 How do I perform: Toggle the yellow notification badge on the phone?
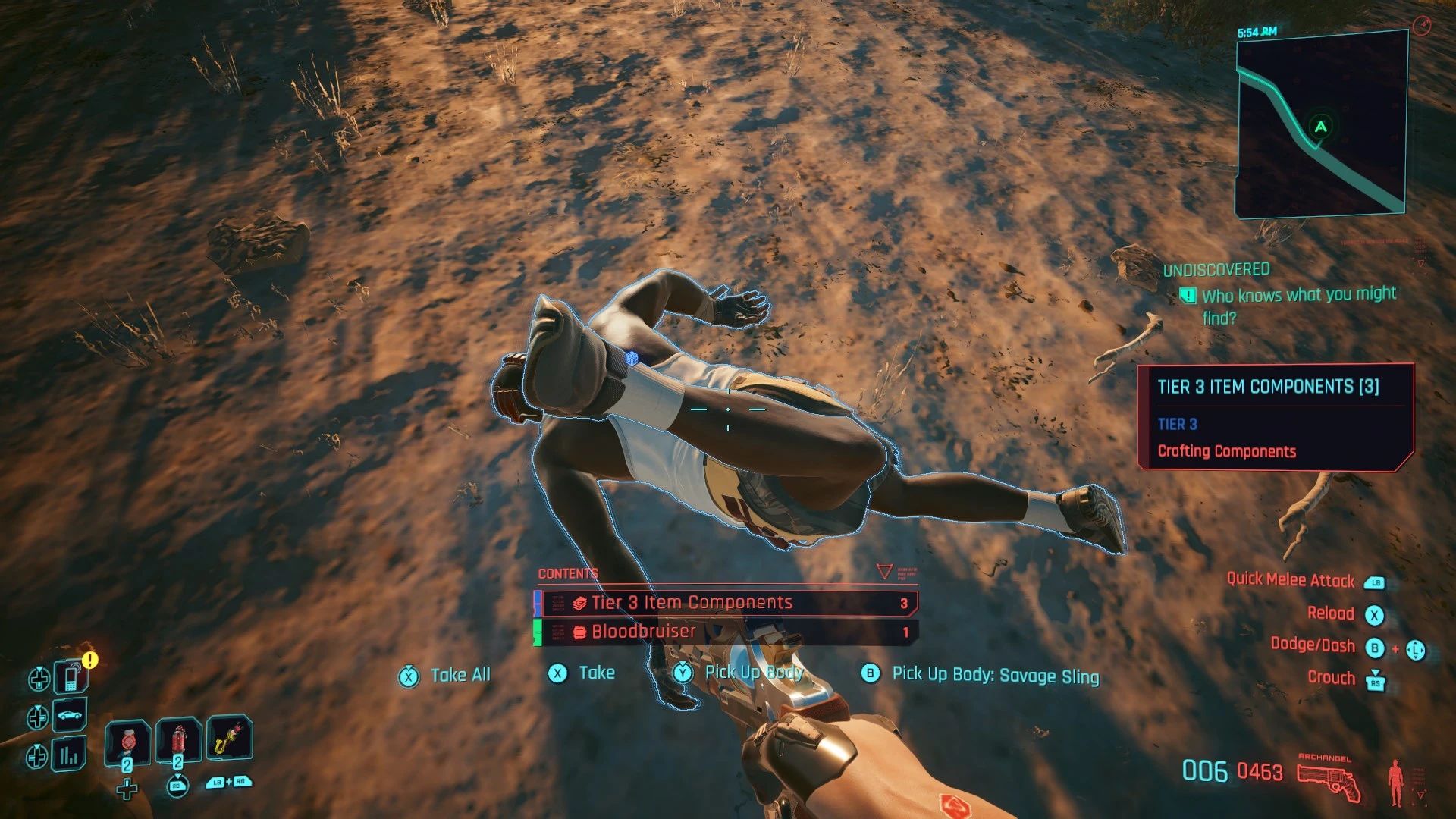89,659
